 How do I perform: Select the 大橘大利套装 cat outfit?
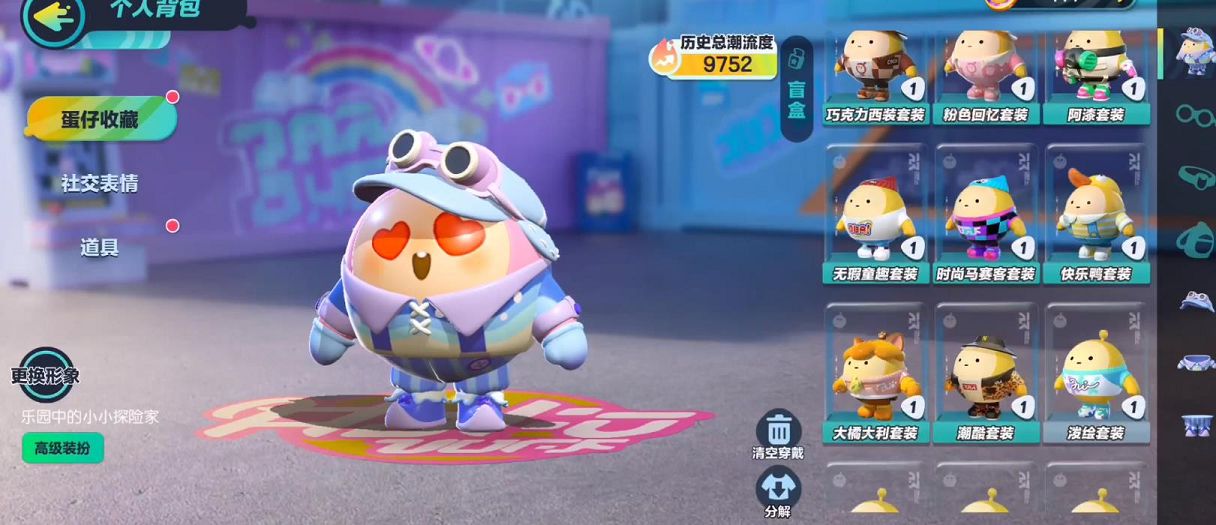point(876,374)
